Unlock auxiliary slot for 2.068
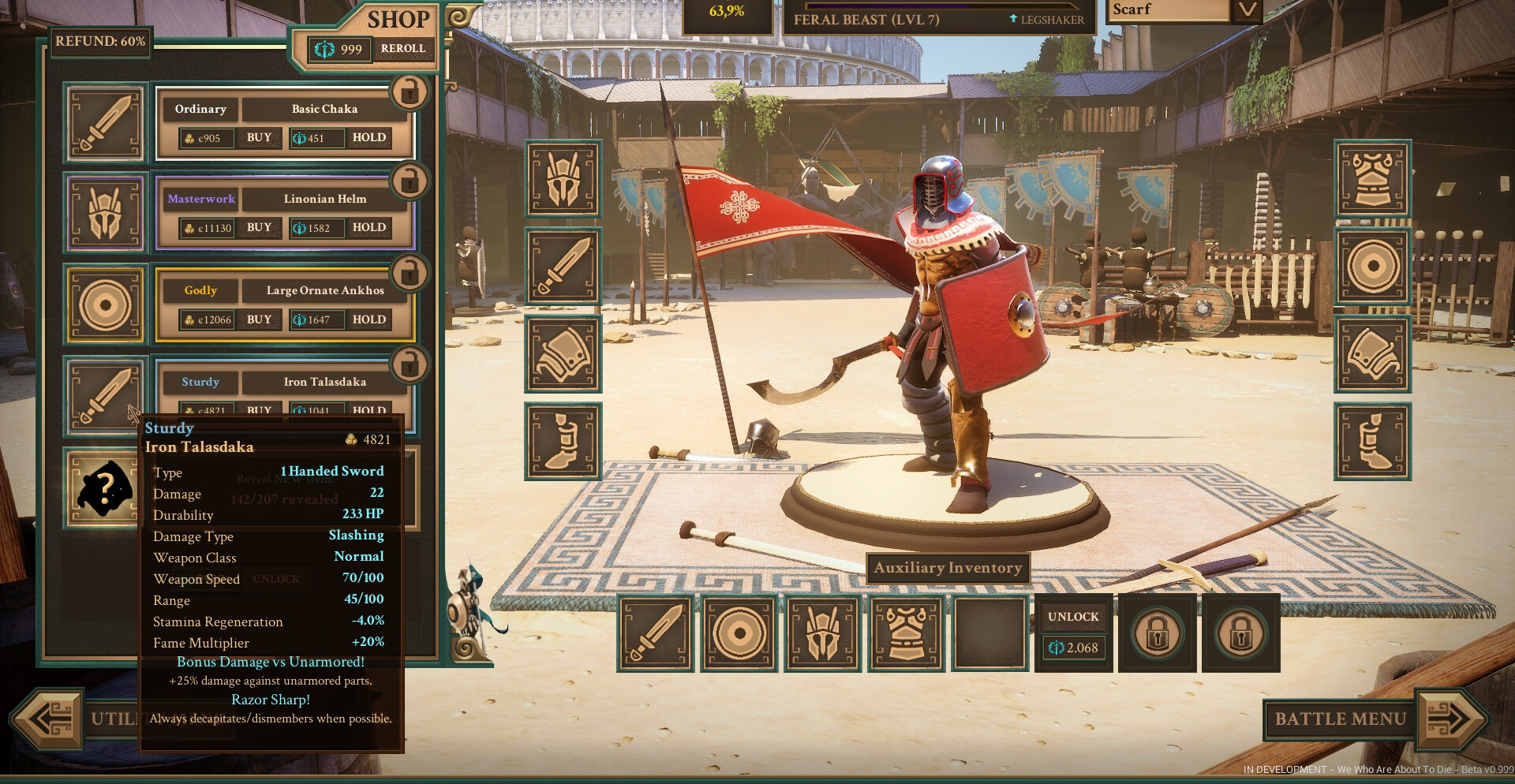The width and height of the screenshot is (1515, 784). pos(1073,633)
